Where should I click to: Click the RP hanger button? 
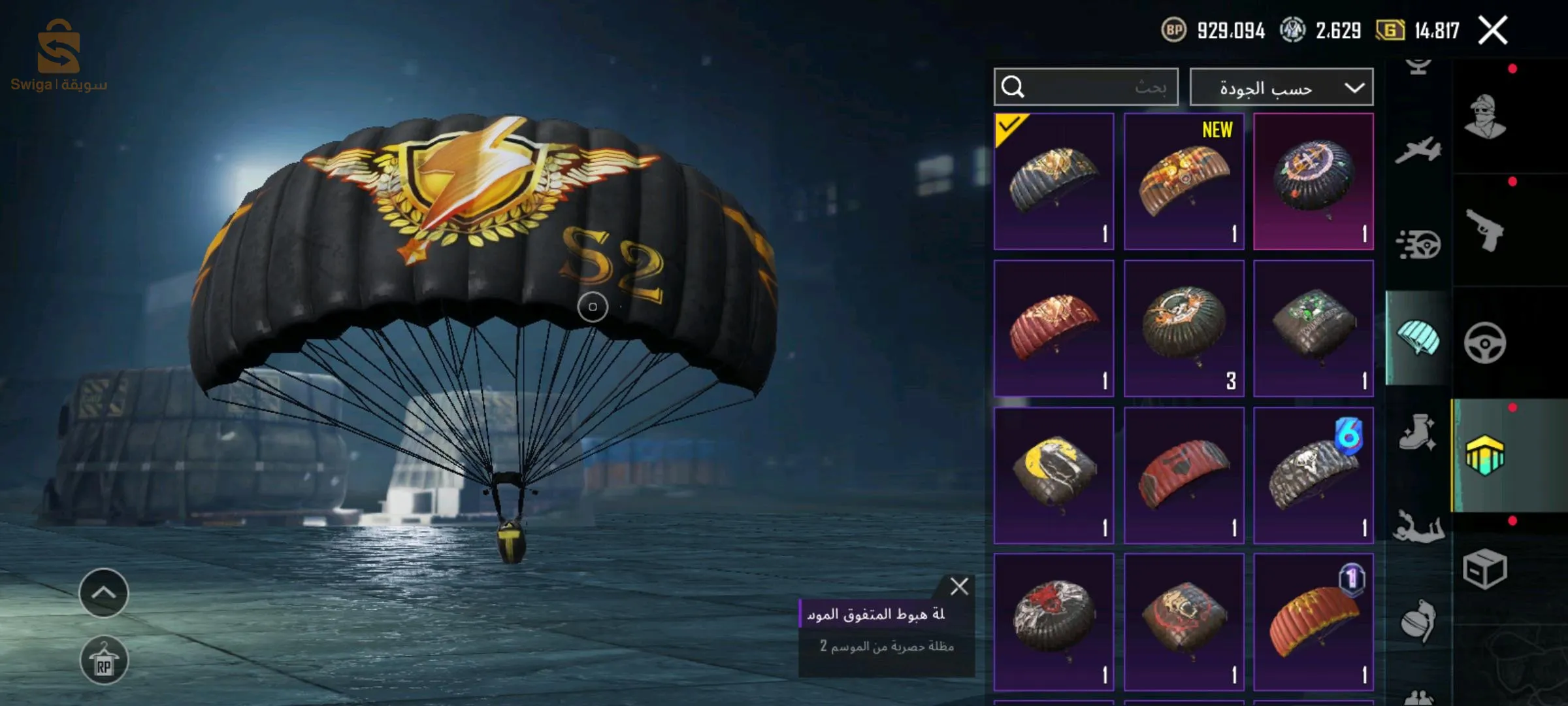[x=104, y=660]
